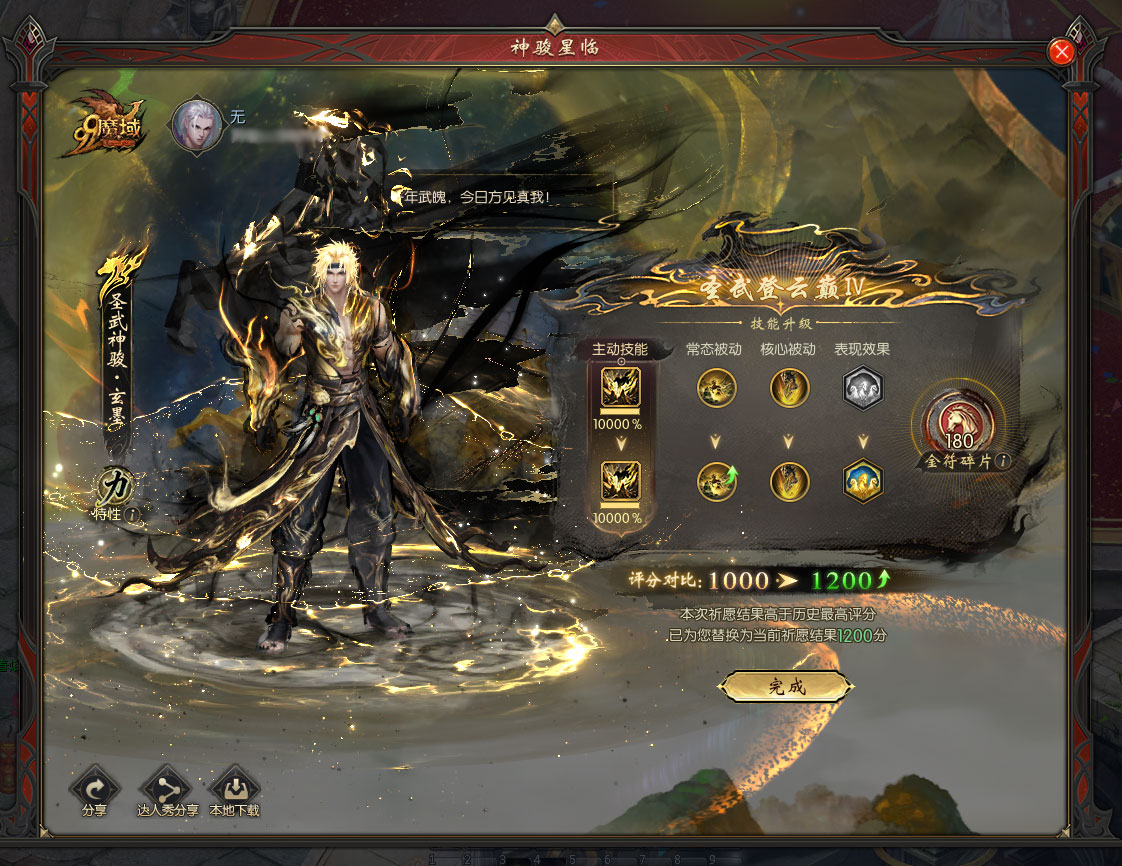
Task: View the upgraded blue 表现效果 hexagon icon
Action: pos(862,481)
